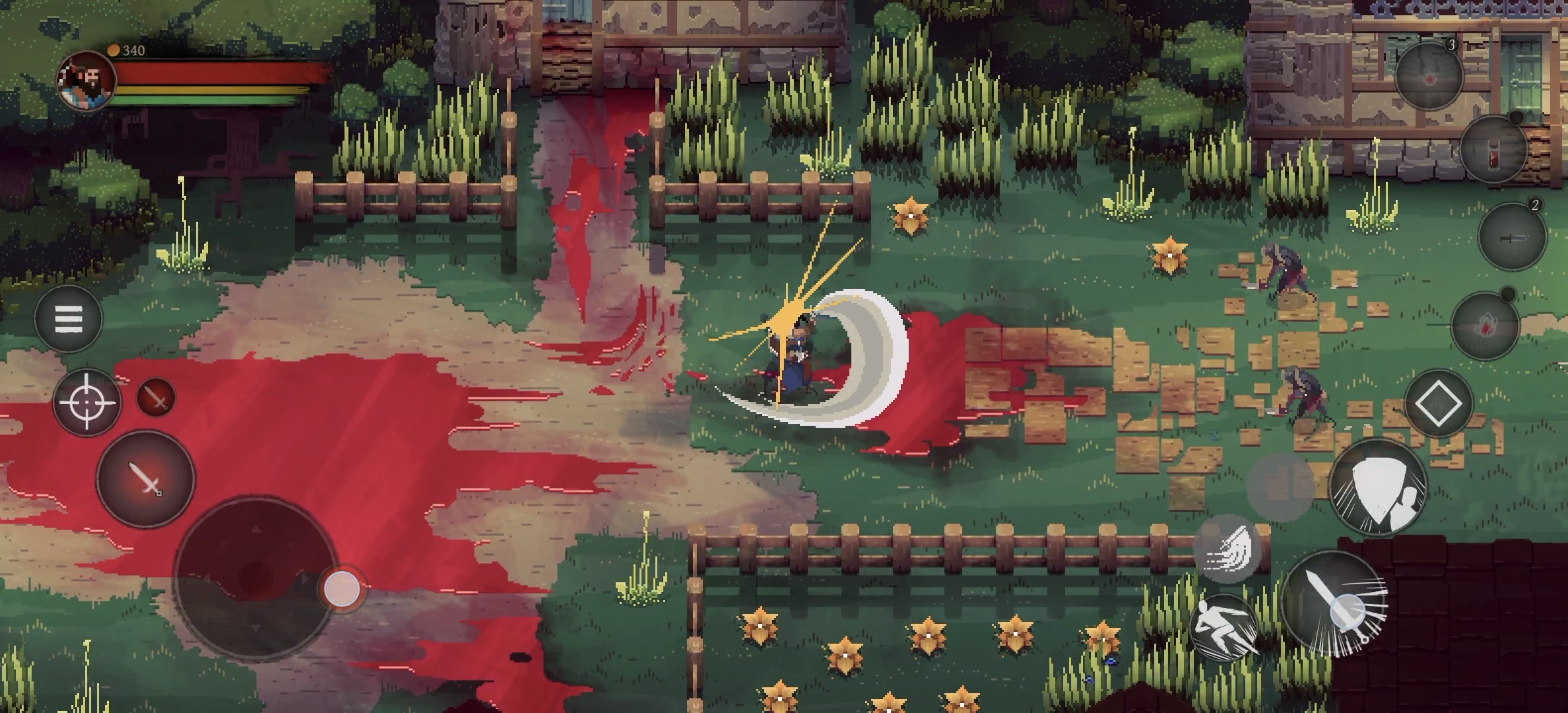Select the small red sword icon

[x=156, y=397]
